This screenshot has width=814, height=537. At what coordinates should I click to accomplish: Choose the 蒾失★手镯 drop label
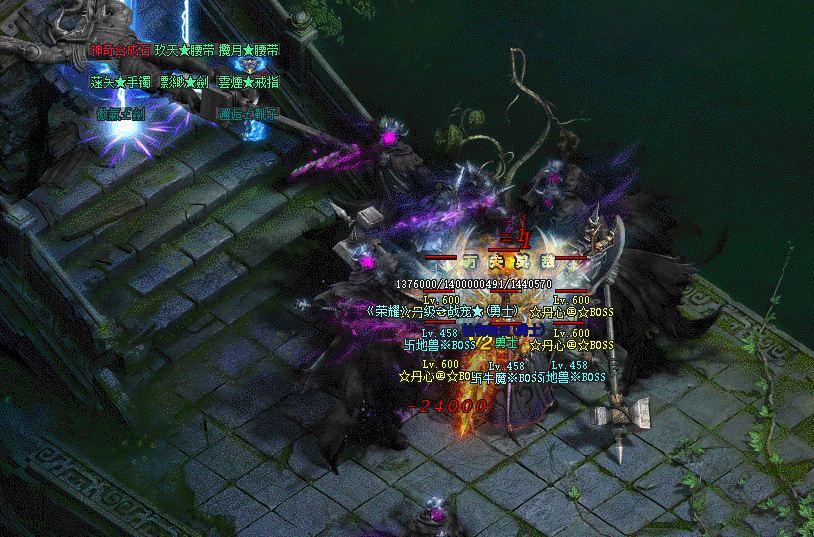(120, 81)
